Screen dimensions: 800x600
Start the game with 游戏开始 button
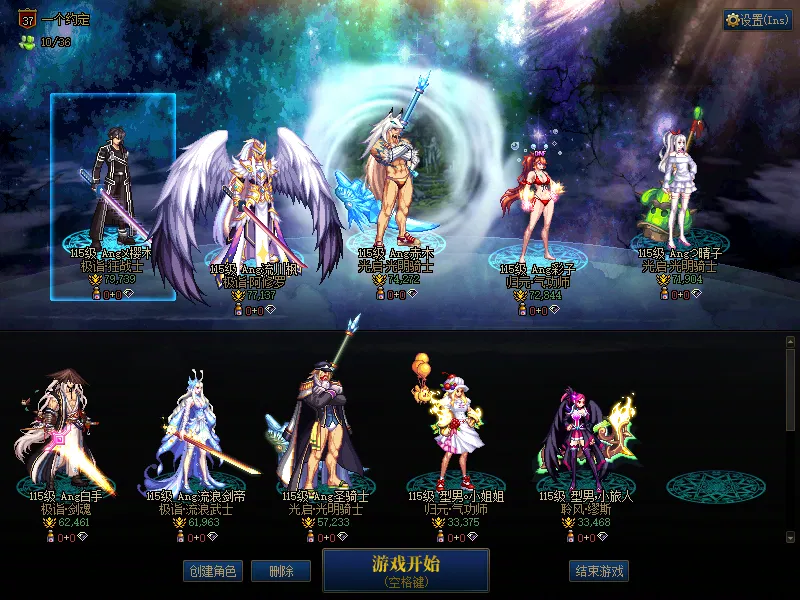point(405,569)
